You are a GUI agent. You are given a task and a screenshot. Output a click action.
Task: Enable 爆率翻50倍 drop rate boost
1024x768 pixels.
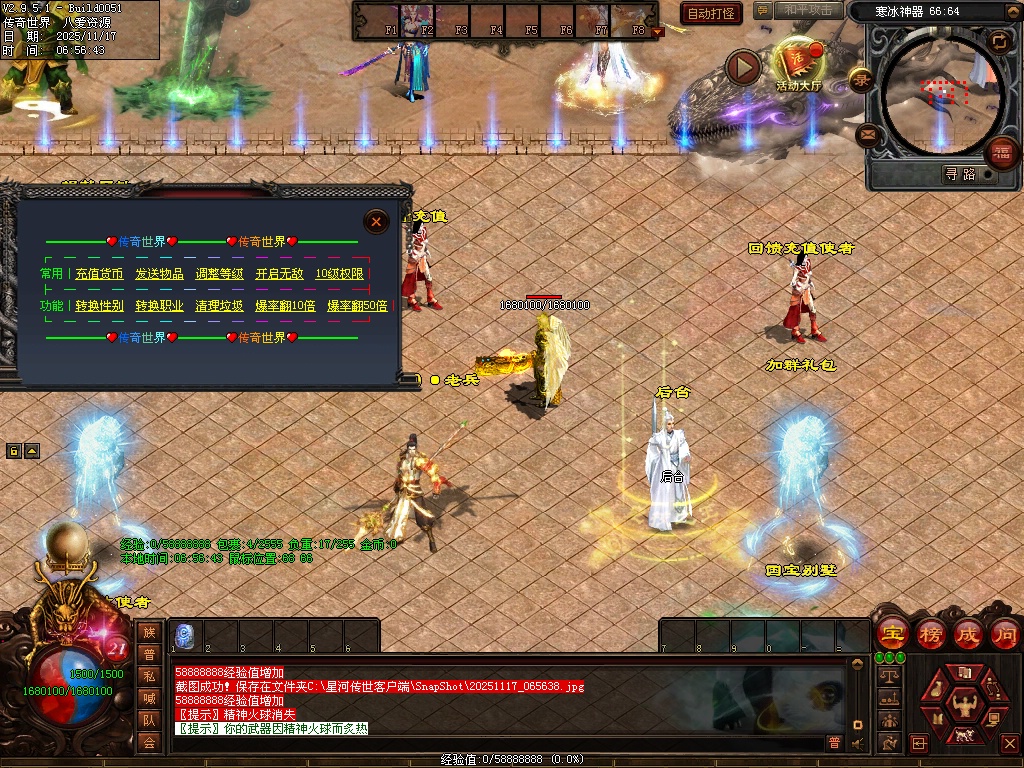click(357, 306)
